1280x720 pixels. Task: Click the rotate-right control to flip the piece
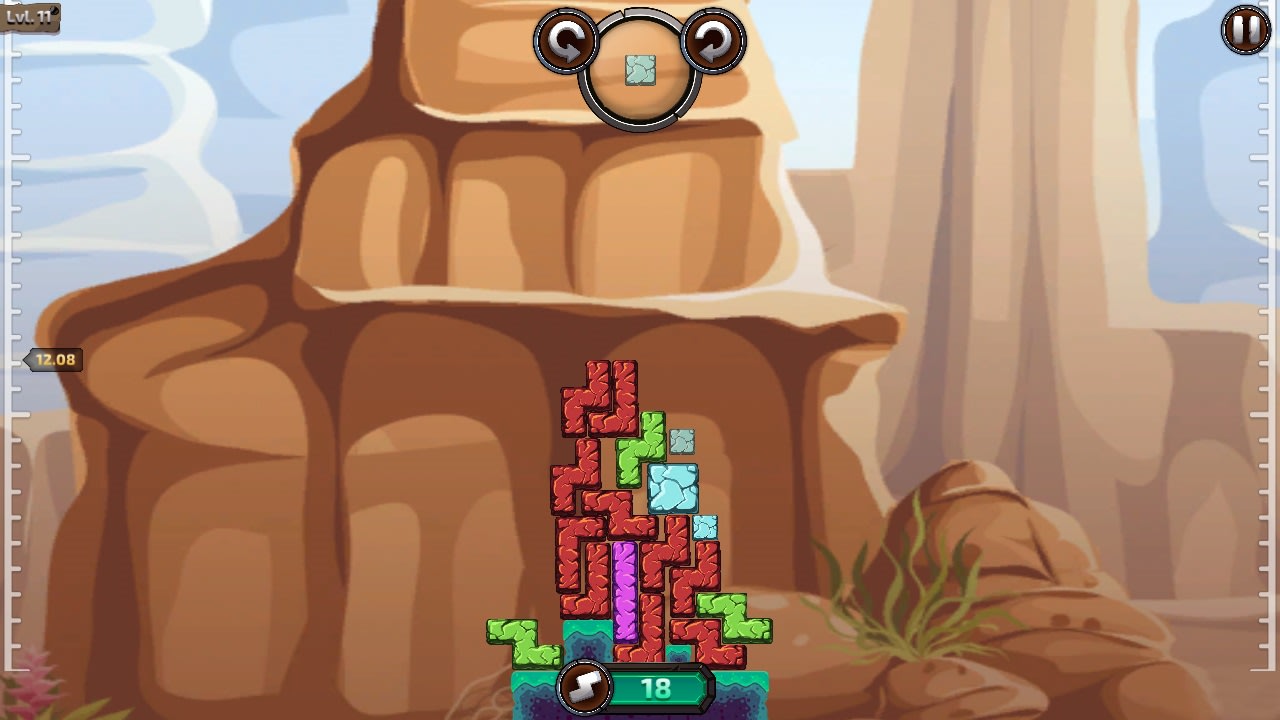coord(712,42)
